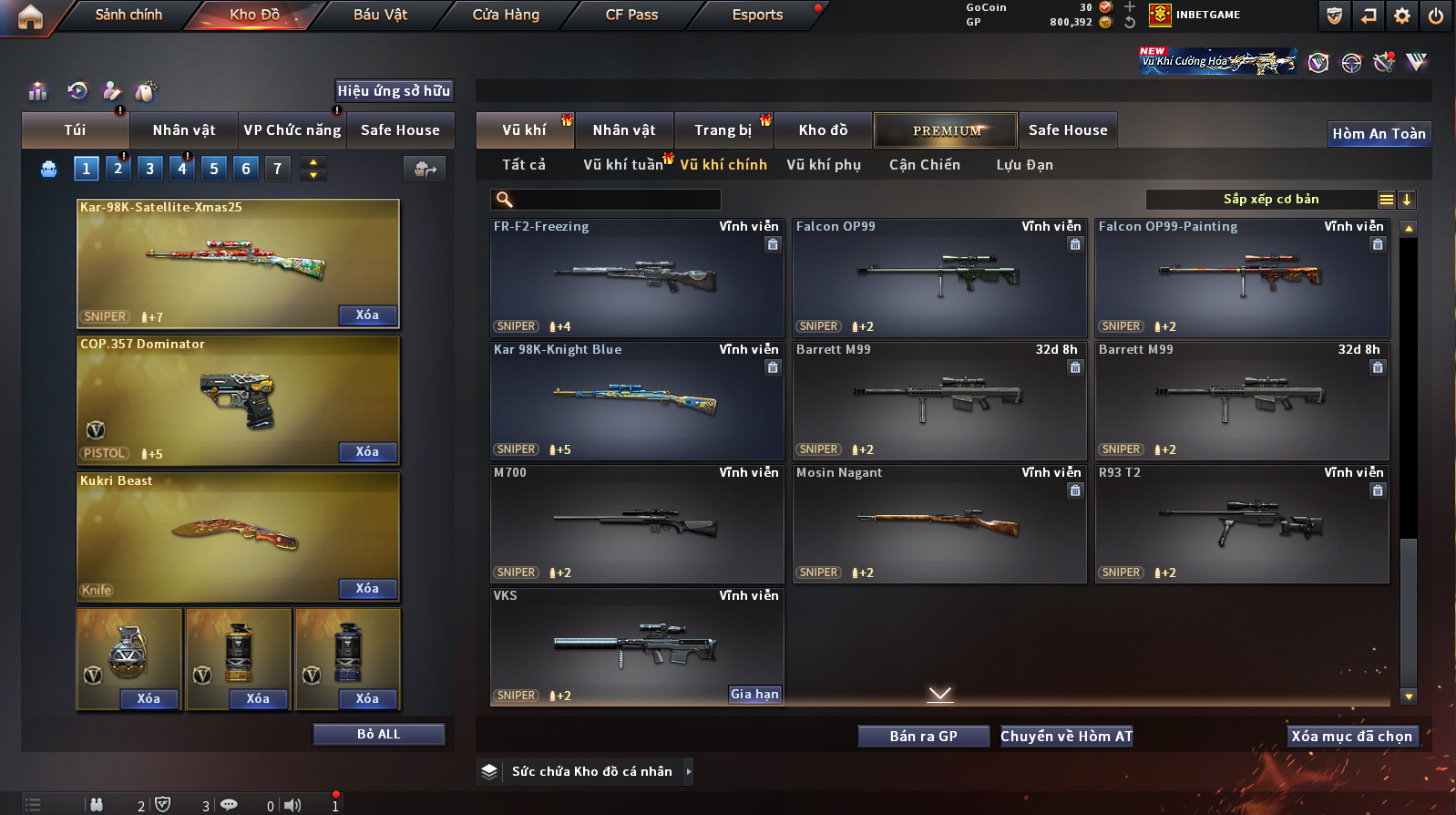Delete selection with Xóa mục đã chọn

click(x=1351, y=737)
